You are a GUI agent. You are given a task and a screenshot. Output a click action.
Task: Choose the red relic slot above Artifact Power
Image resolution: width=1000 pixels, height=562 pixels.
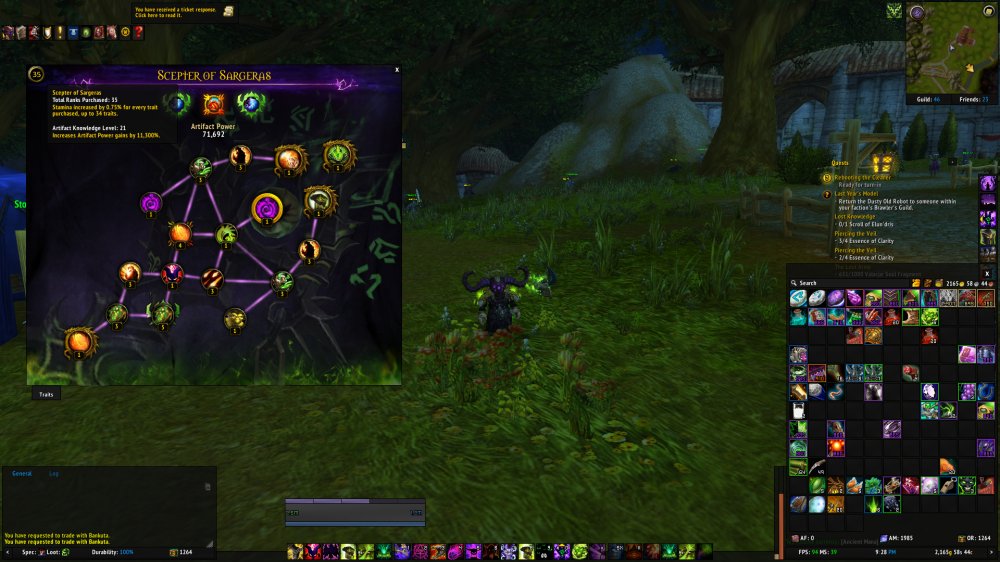pos(213,103)
